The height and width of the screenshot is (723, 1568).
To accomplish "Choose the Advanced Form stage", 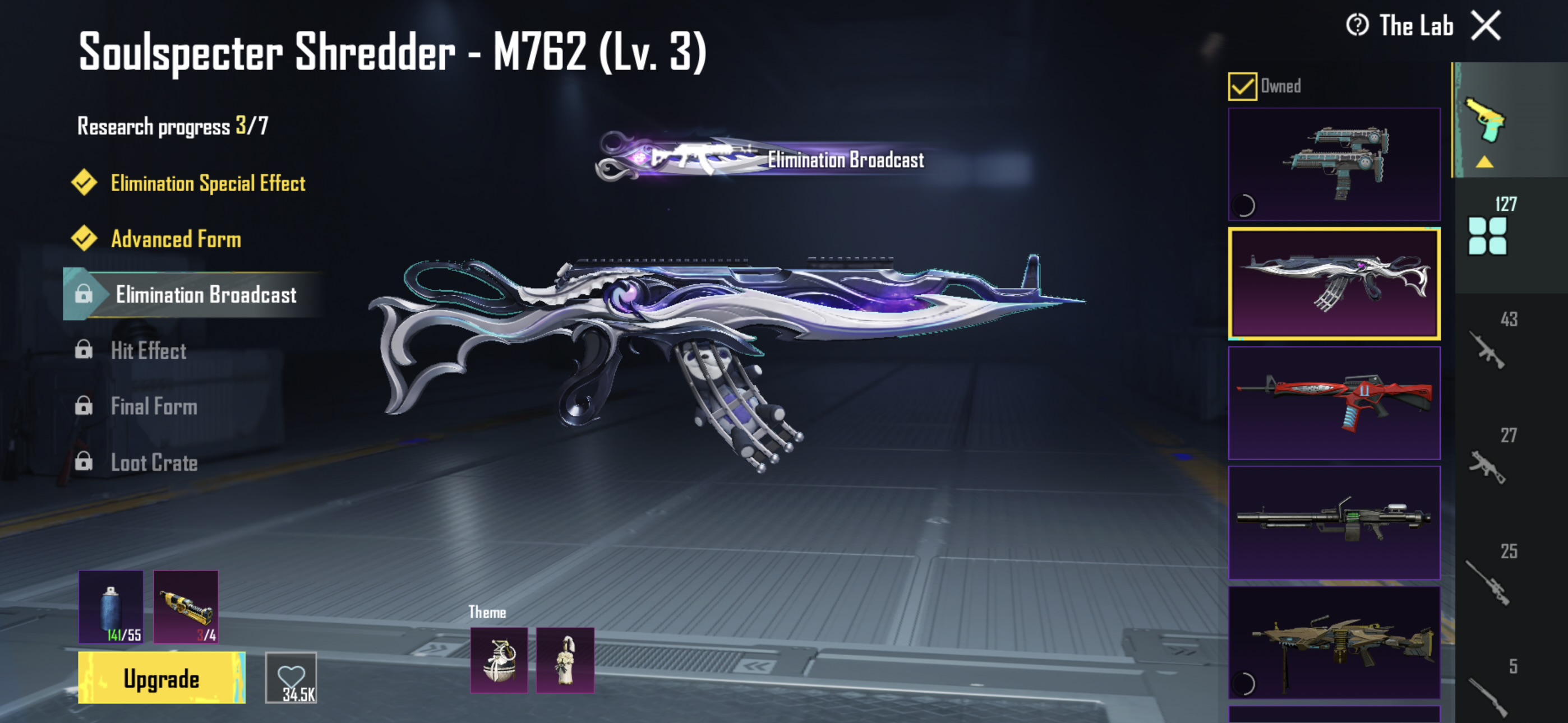I will 176,239.
